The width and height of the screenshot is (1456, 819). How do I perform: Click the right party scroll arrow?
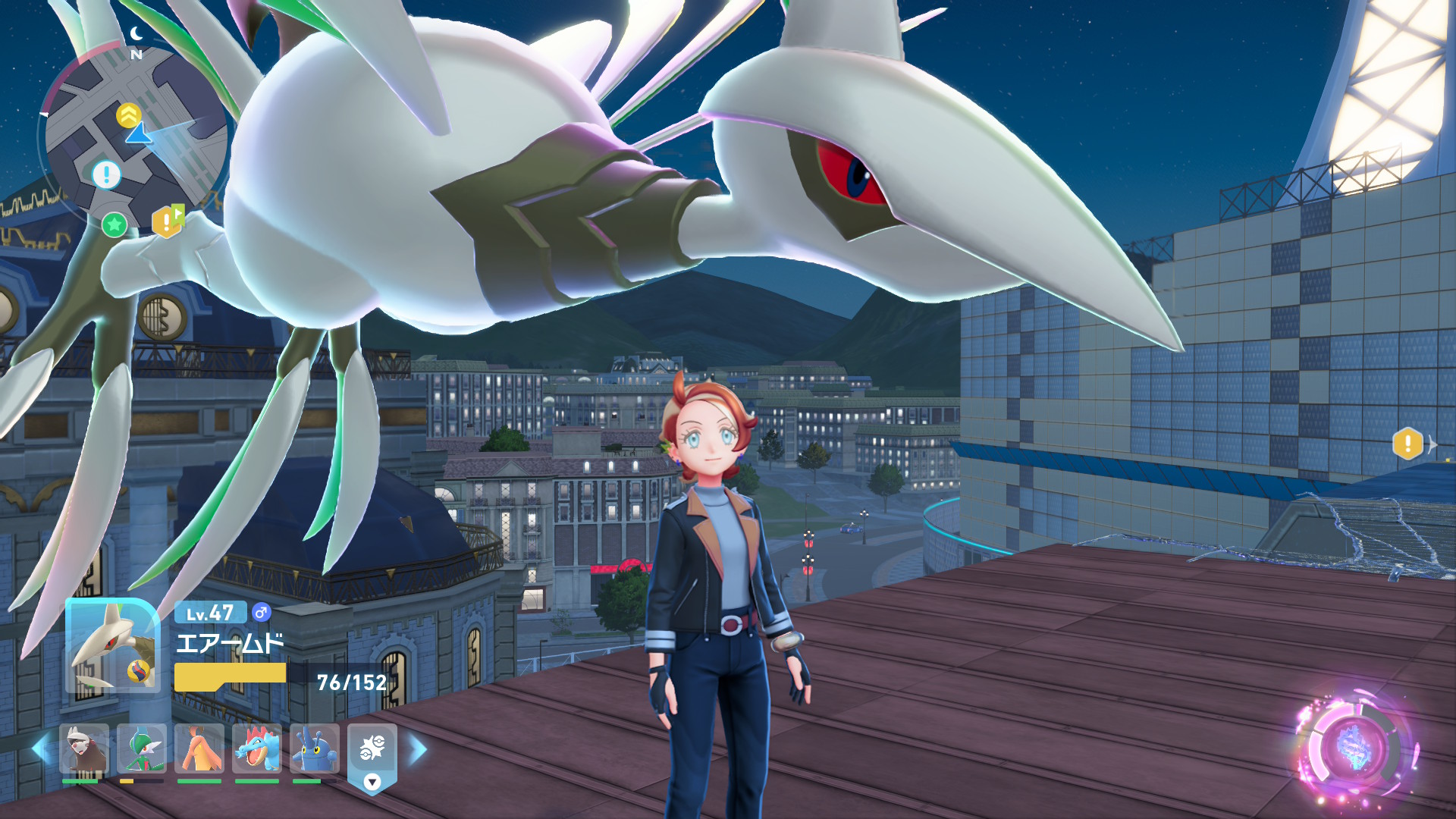(418, 749)
